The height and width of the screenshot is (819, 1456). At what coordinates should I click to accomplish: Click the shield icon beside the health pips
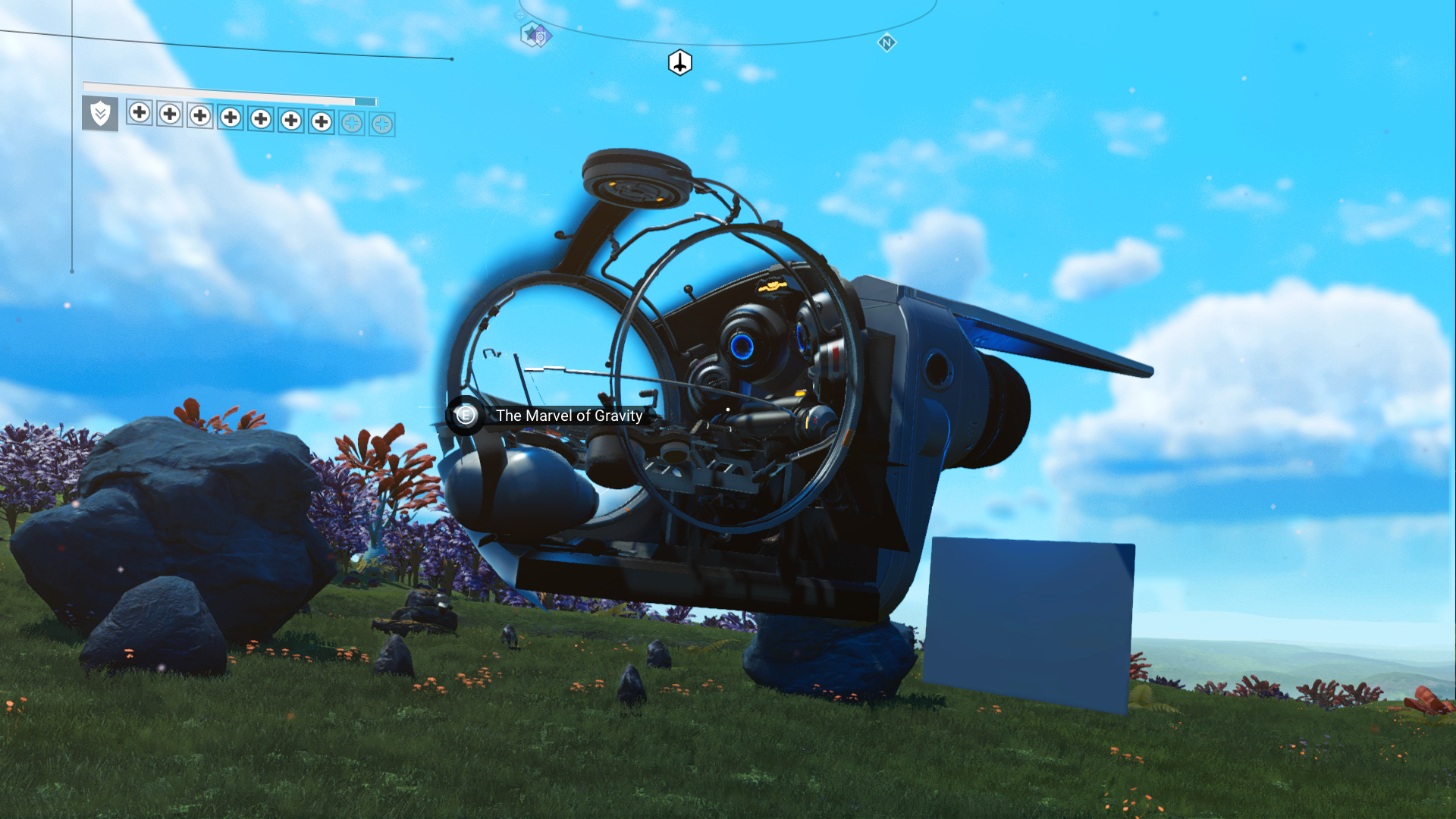[100, 114]
